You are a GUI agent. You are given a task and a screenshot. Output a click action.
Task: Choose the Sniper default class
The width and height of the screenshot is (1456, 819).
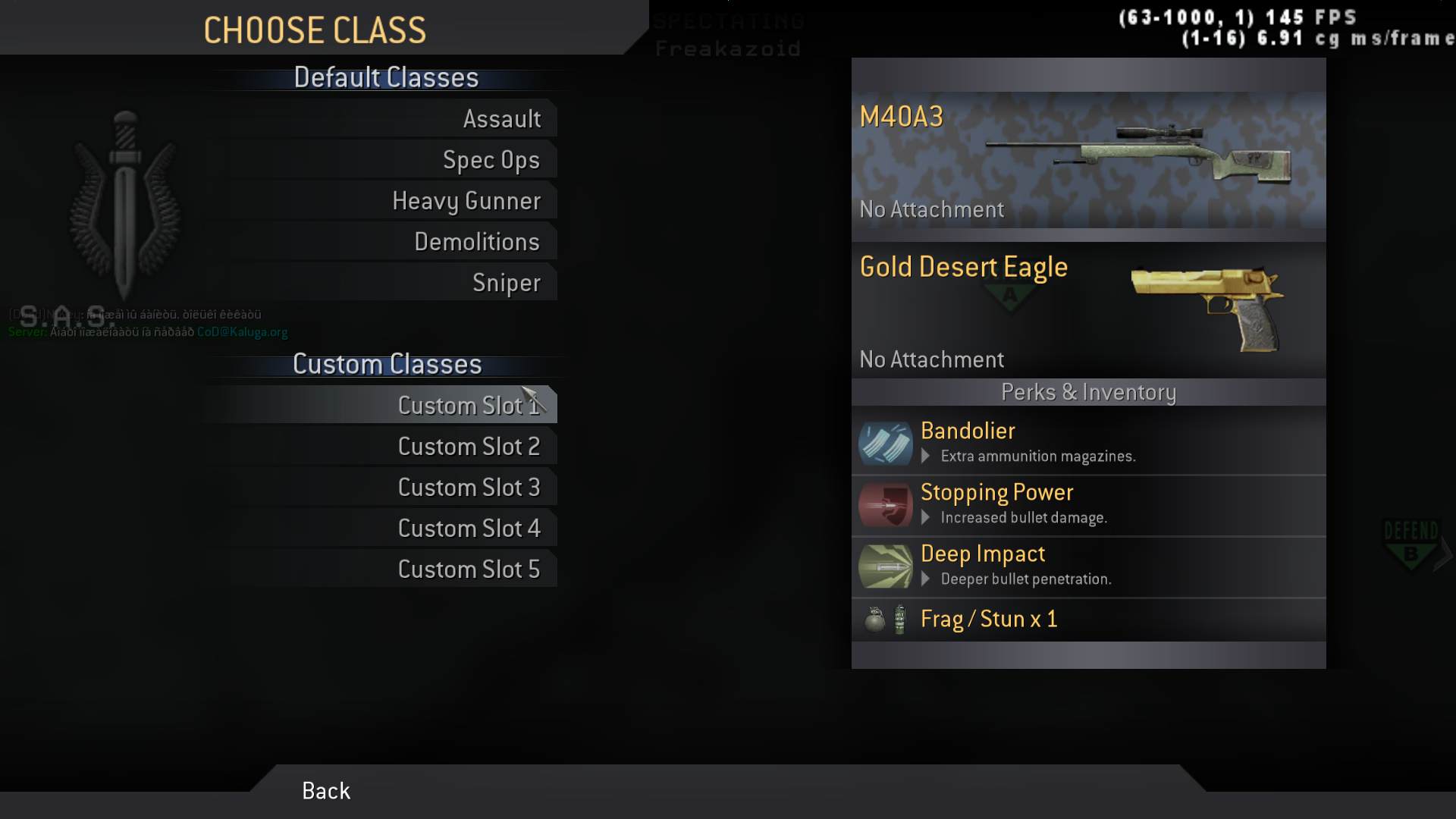click(506, 283)
